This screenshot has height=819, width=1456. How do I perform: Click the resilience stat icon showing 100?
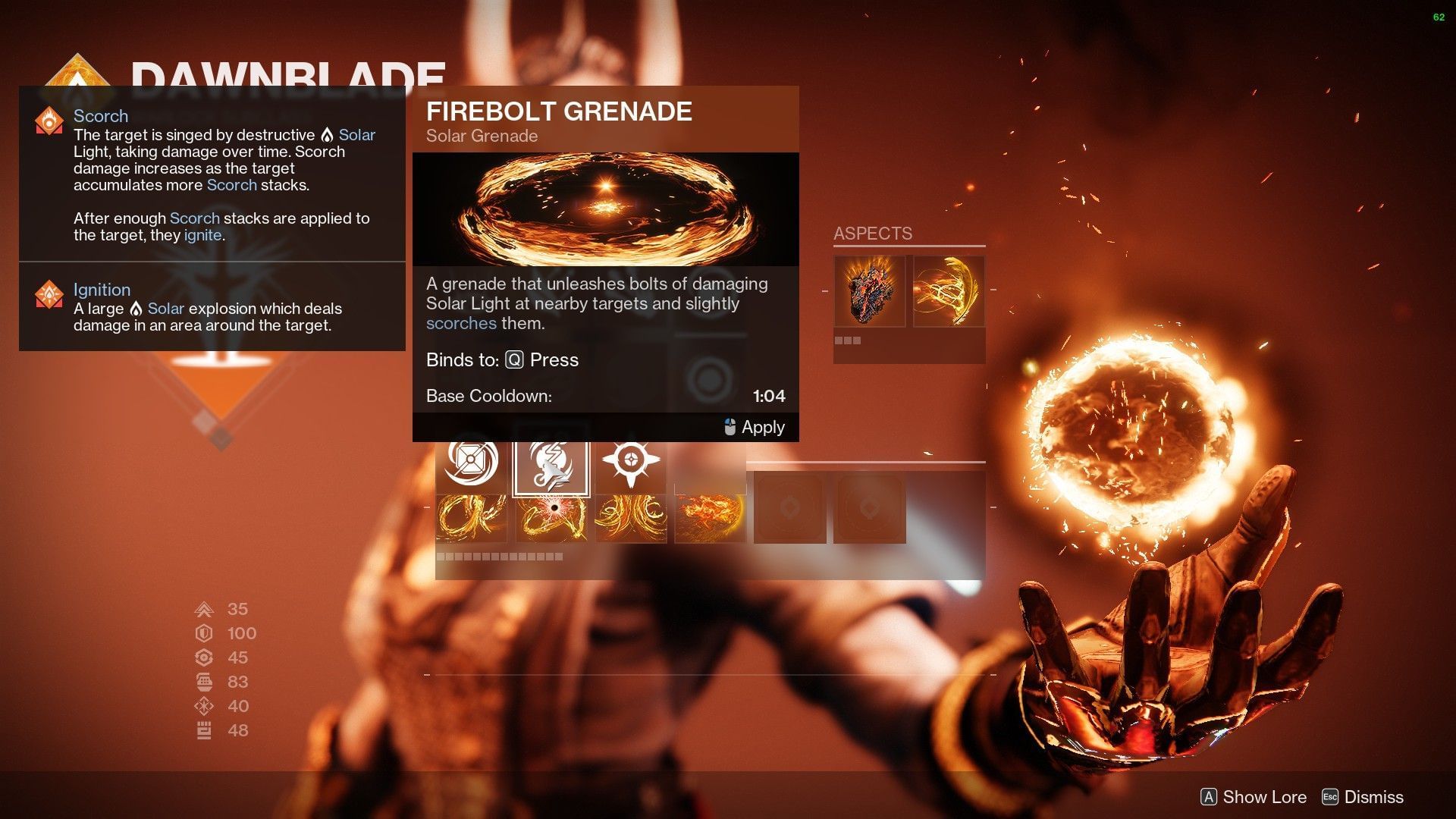[x=203, y=633]
